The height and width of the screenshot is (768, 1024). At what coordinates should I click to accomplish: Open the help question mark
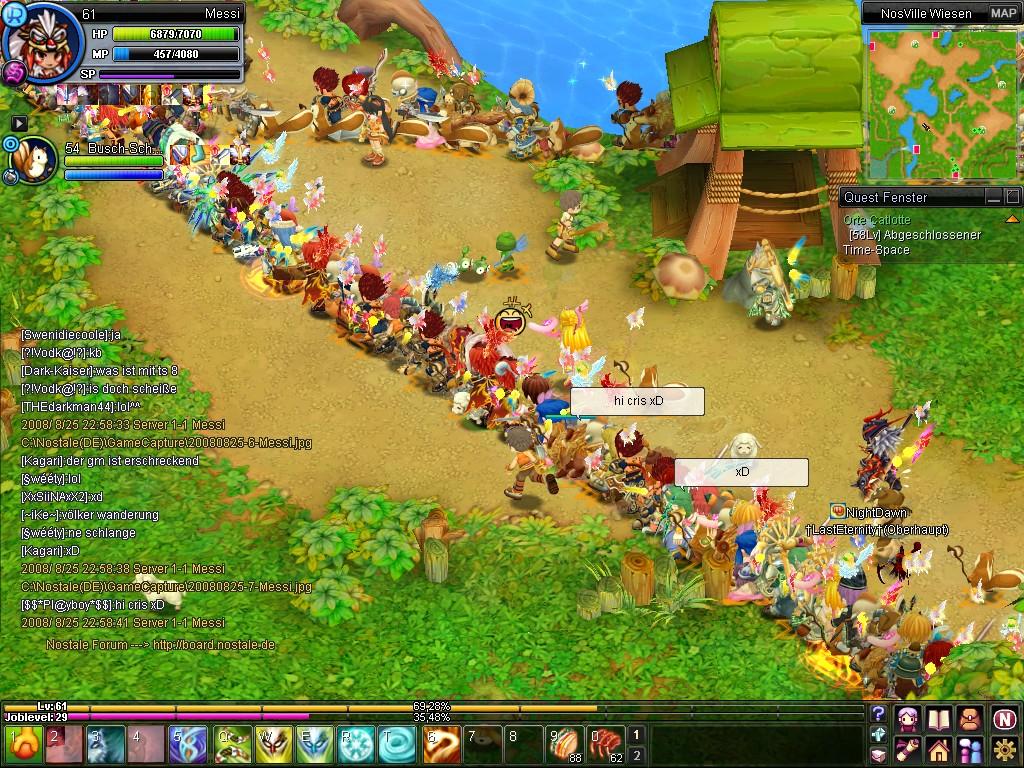click(878, 713)
